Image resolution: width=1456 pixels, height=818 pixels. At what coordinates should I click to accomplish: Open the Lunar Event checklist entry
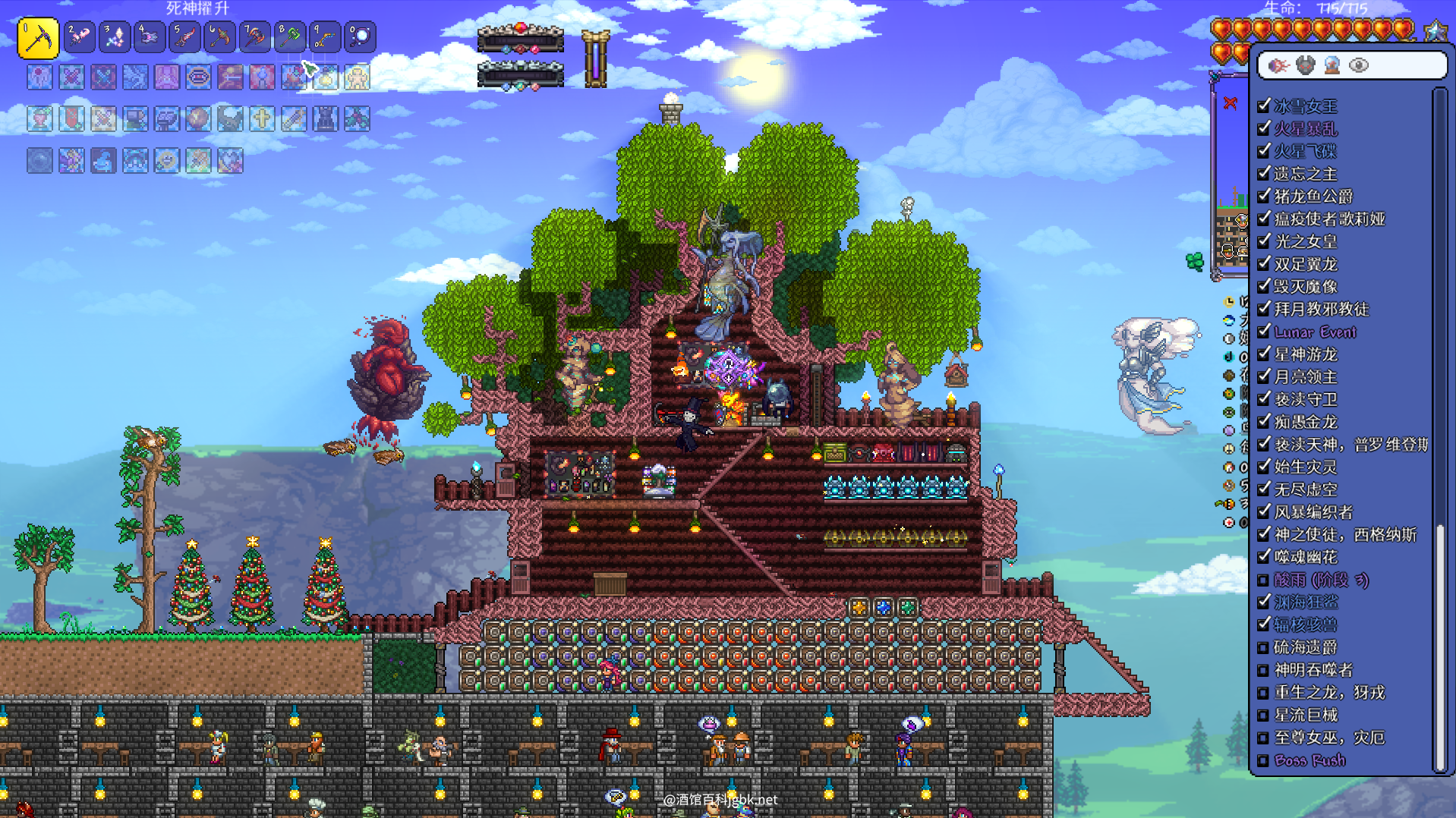[1315, 332]
